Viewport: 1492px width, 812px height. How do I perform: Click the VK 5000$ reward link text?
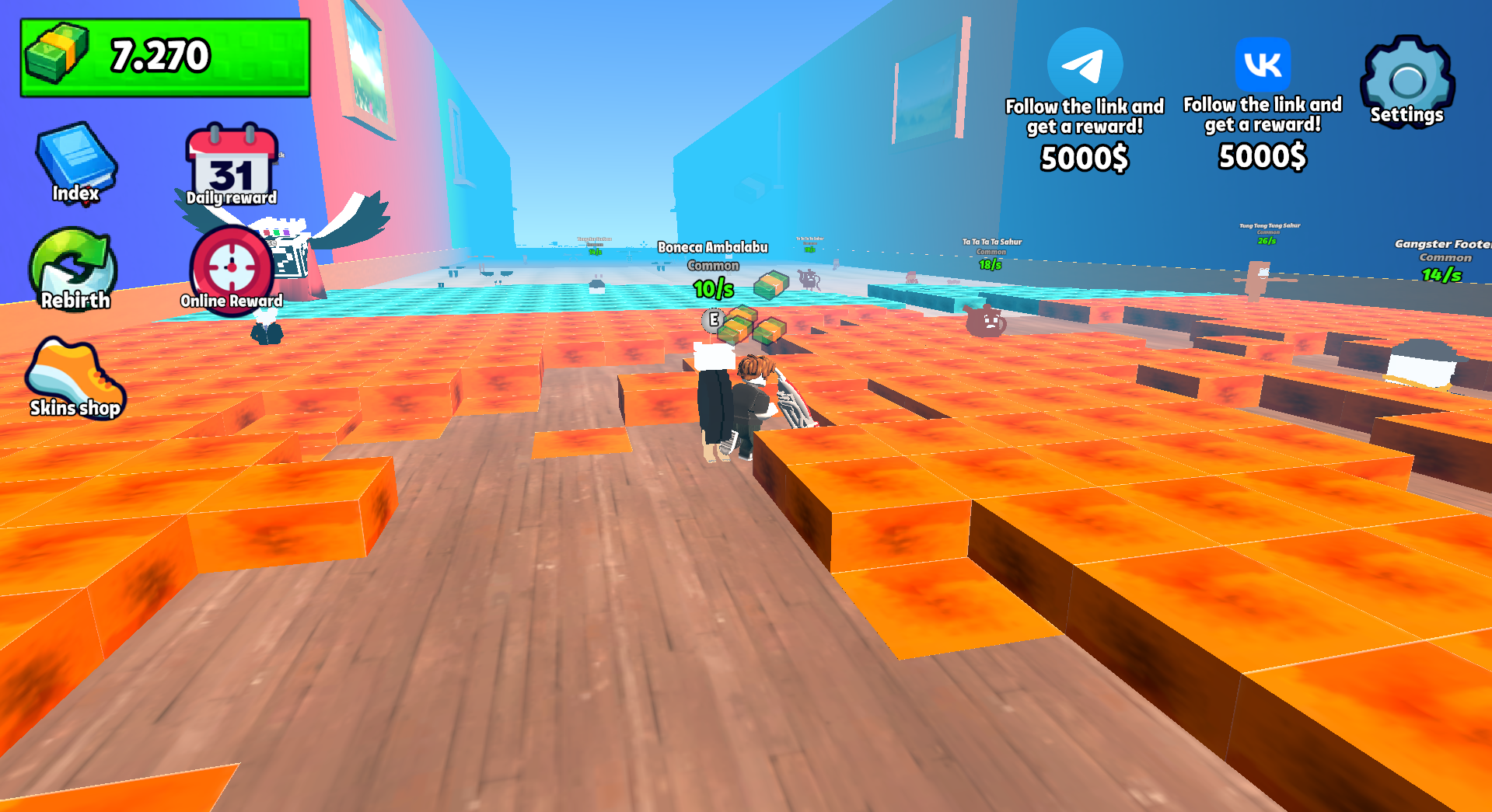coord(1261,155)
